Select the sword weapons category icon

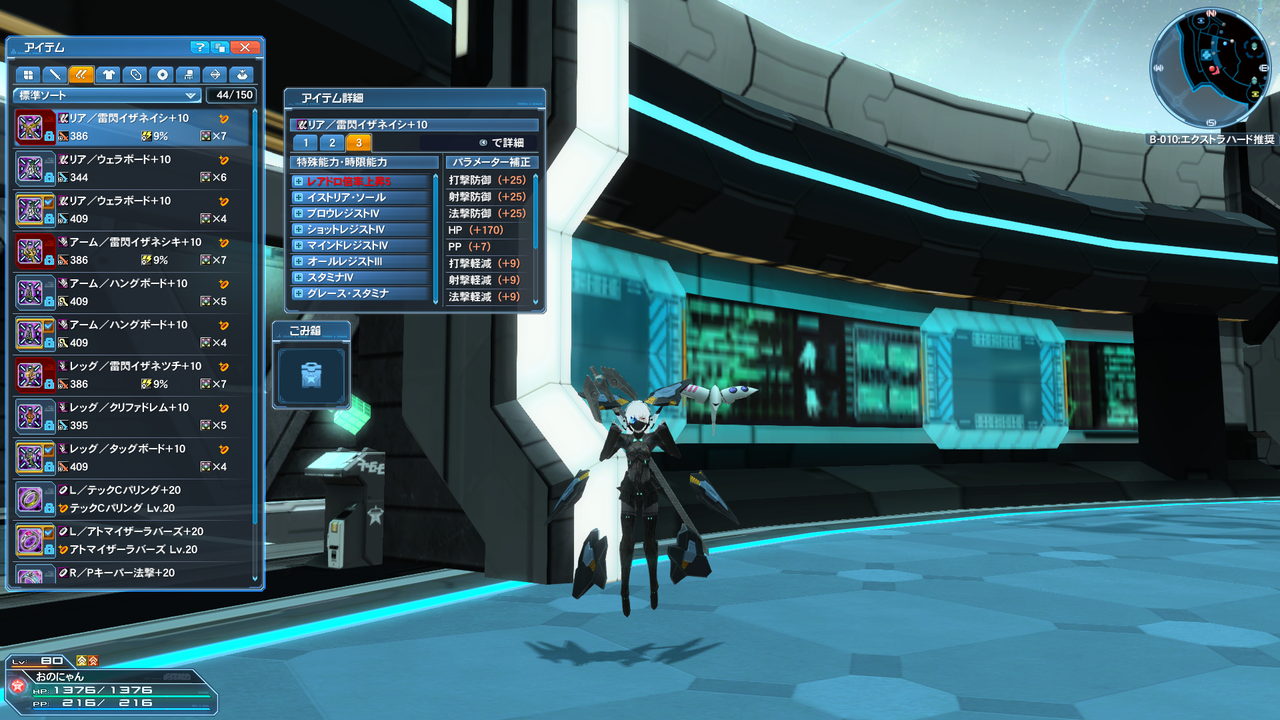click(55, 74)
